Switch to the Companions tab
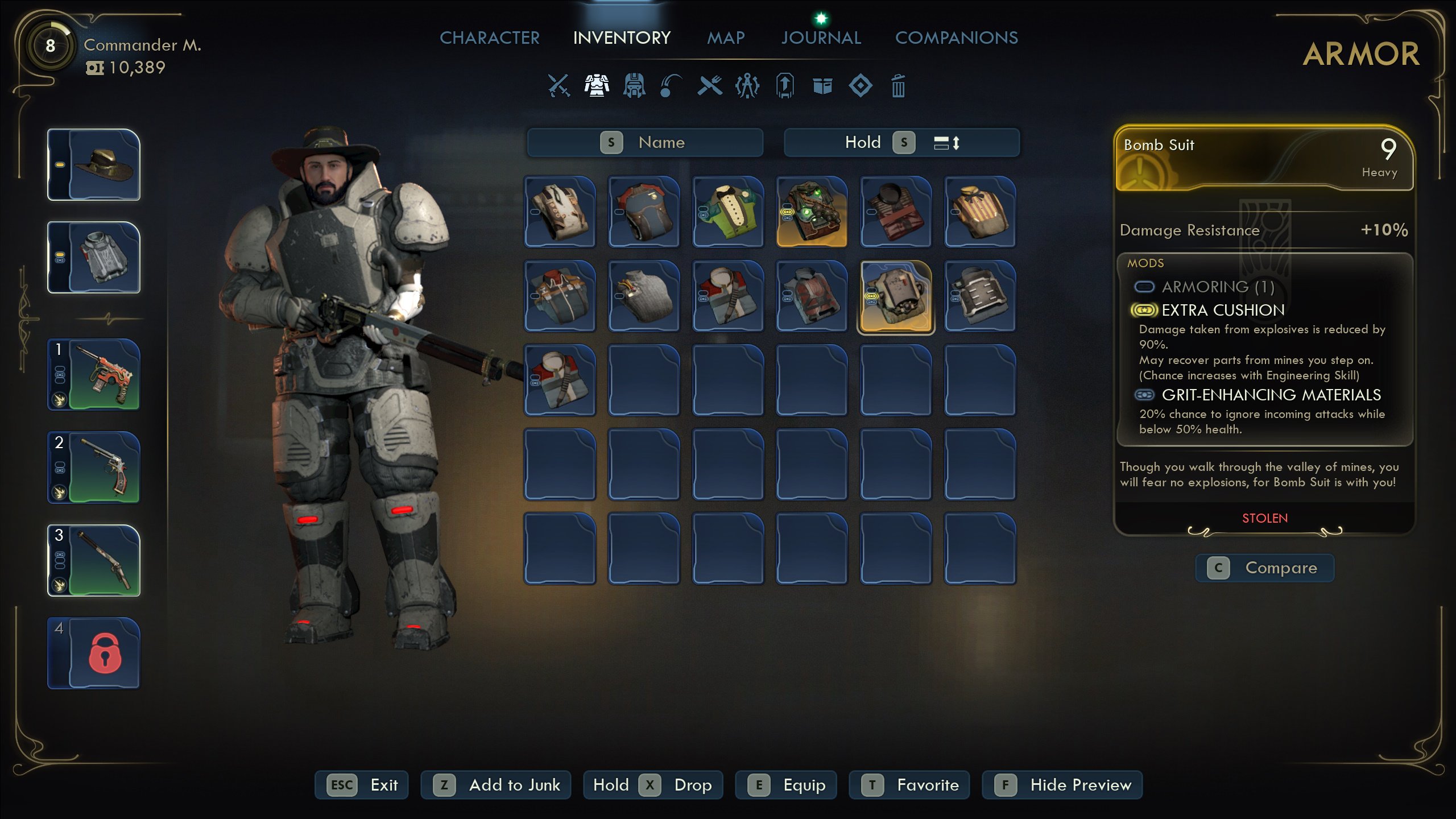The width and height of the screenshot is (1456, 819). click(x=956, y=38)
